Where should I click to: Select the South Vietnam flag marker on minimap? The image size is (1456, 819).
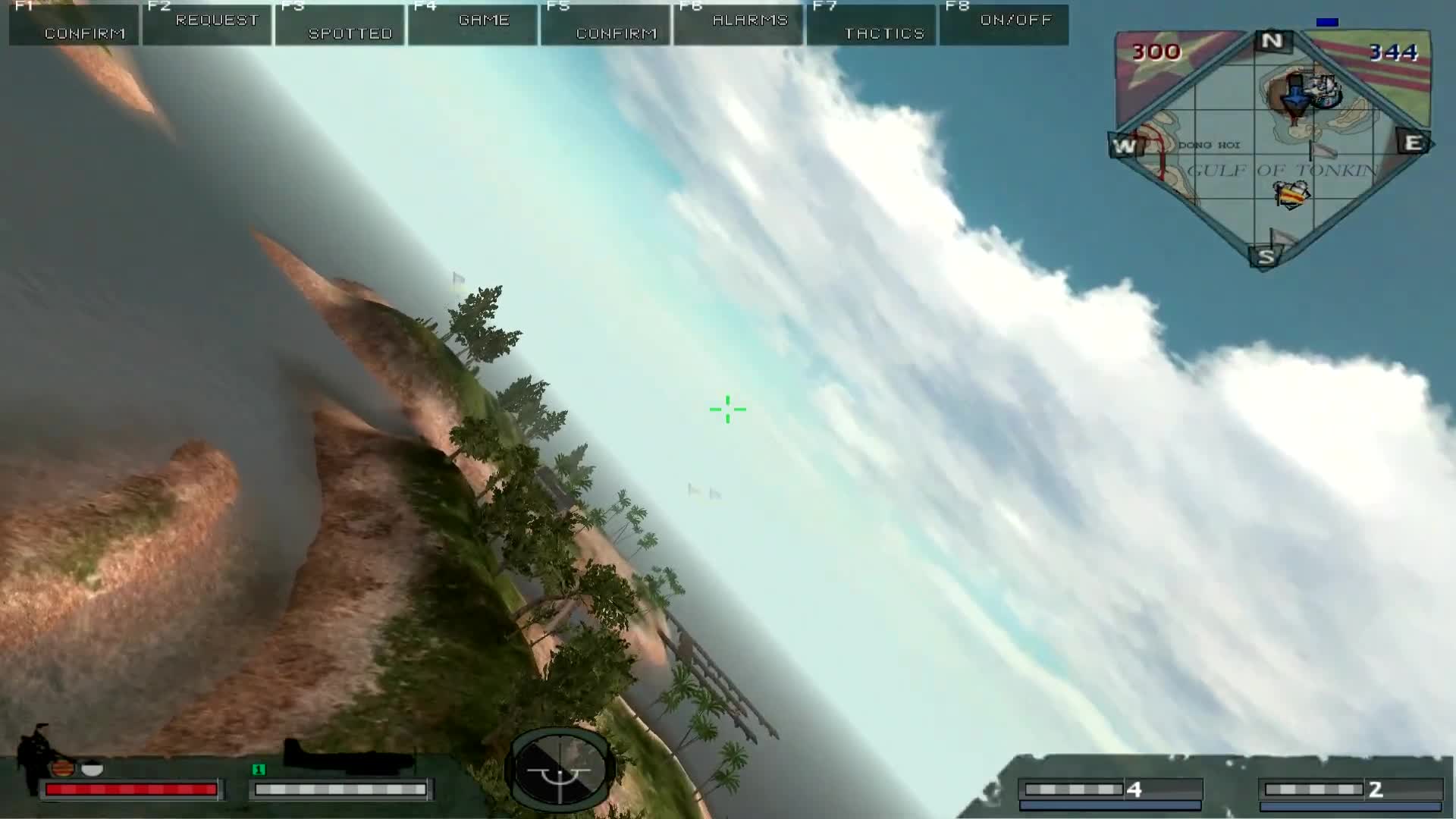[x=1292, y=196]
